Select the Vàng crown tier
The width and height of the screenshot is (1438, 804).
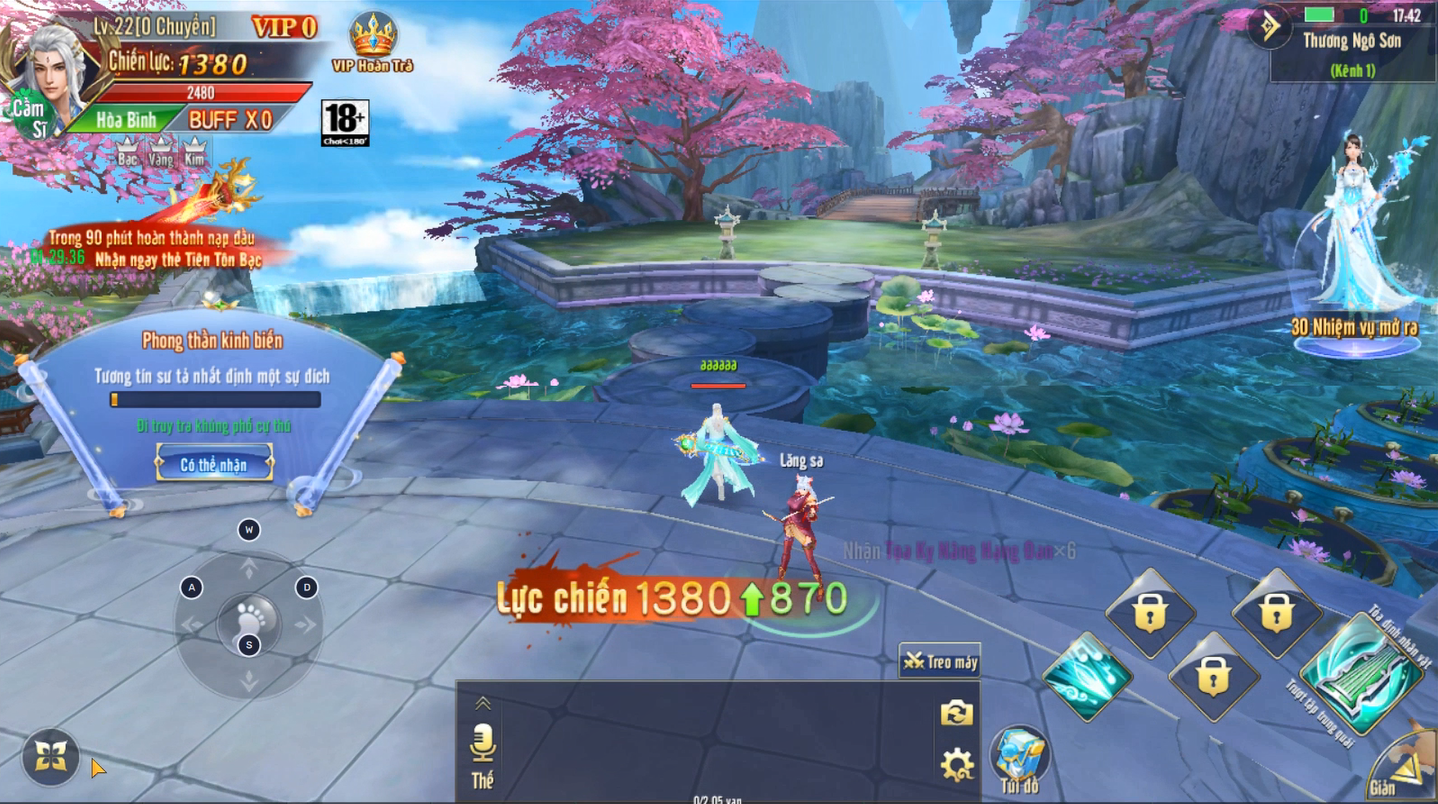pyautogui.click(x=161, y=151)
